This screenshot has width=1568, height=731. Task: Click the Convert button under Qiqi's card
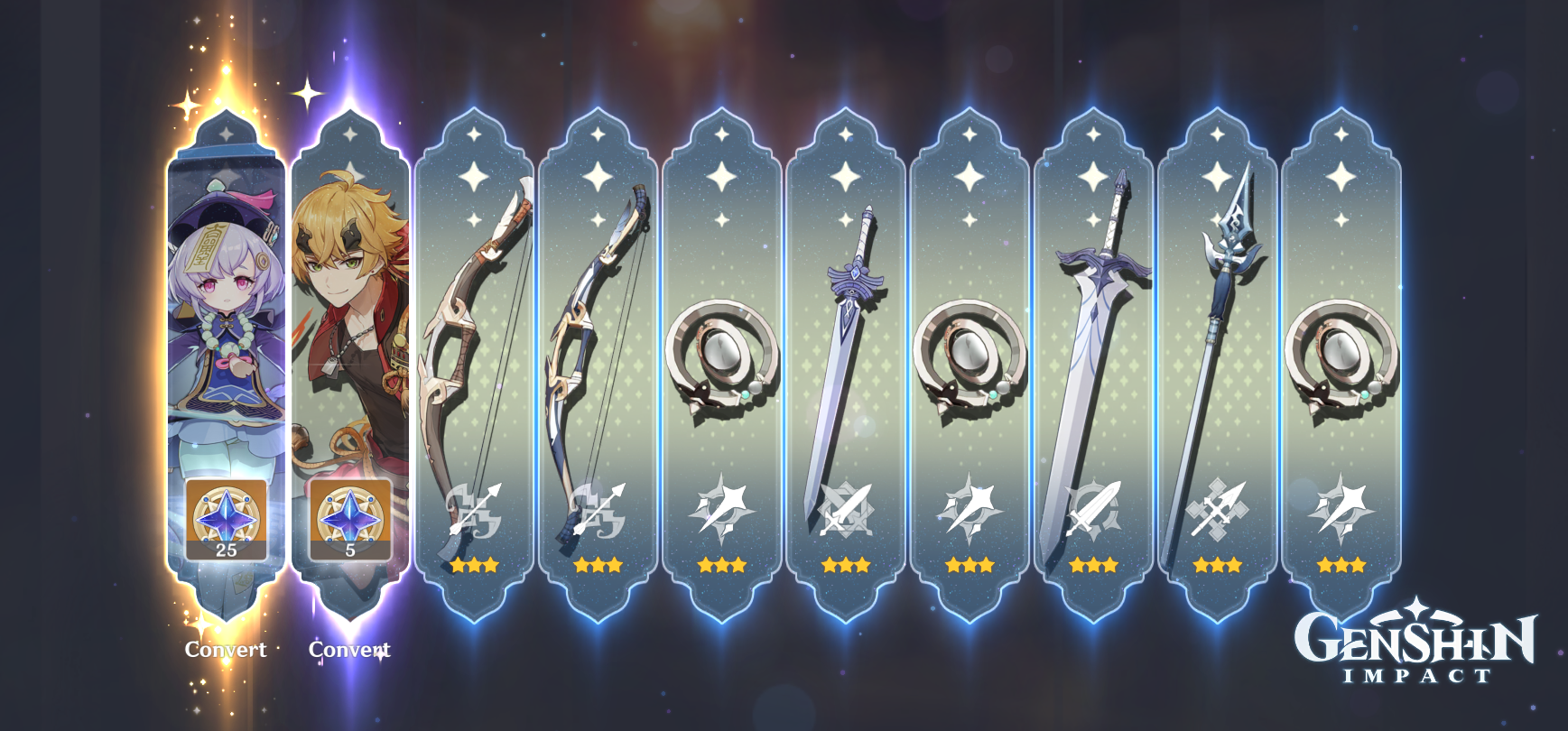click(226, 648)
